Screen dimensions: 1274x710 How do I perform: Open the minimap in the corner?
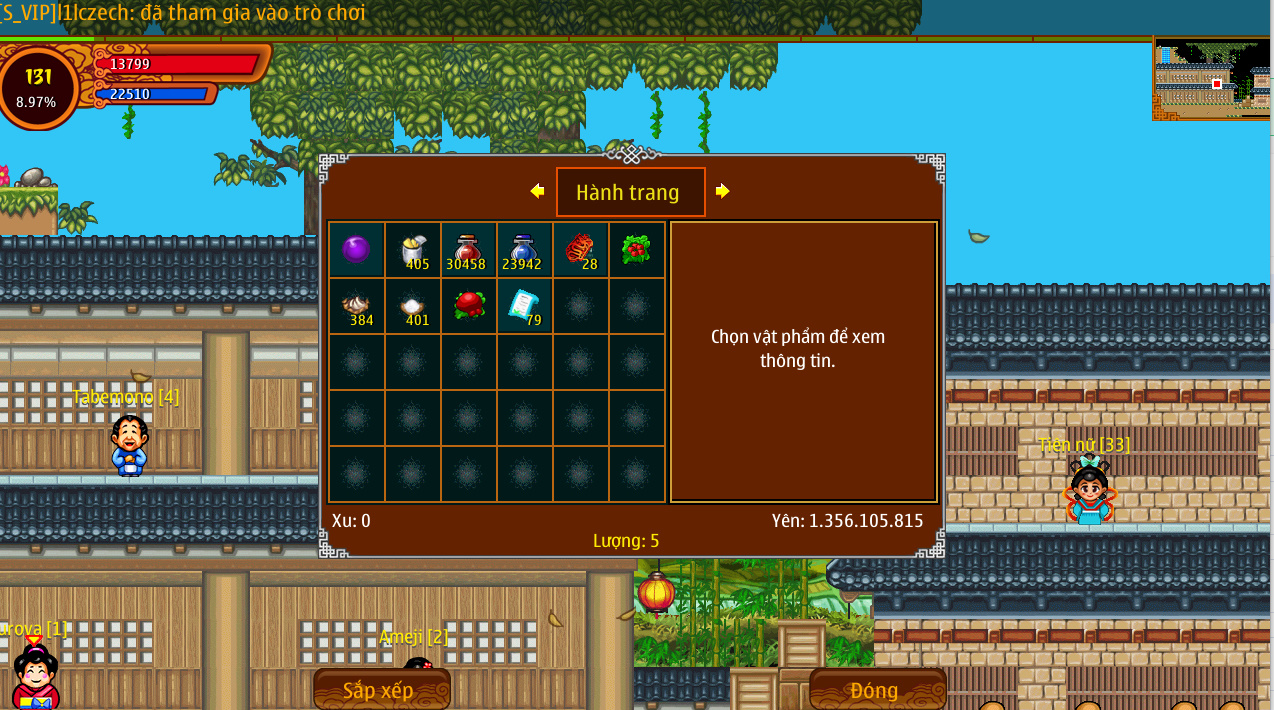(x=1212, y=79)
